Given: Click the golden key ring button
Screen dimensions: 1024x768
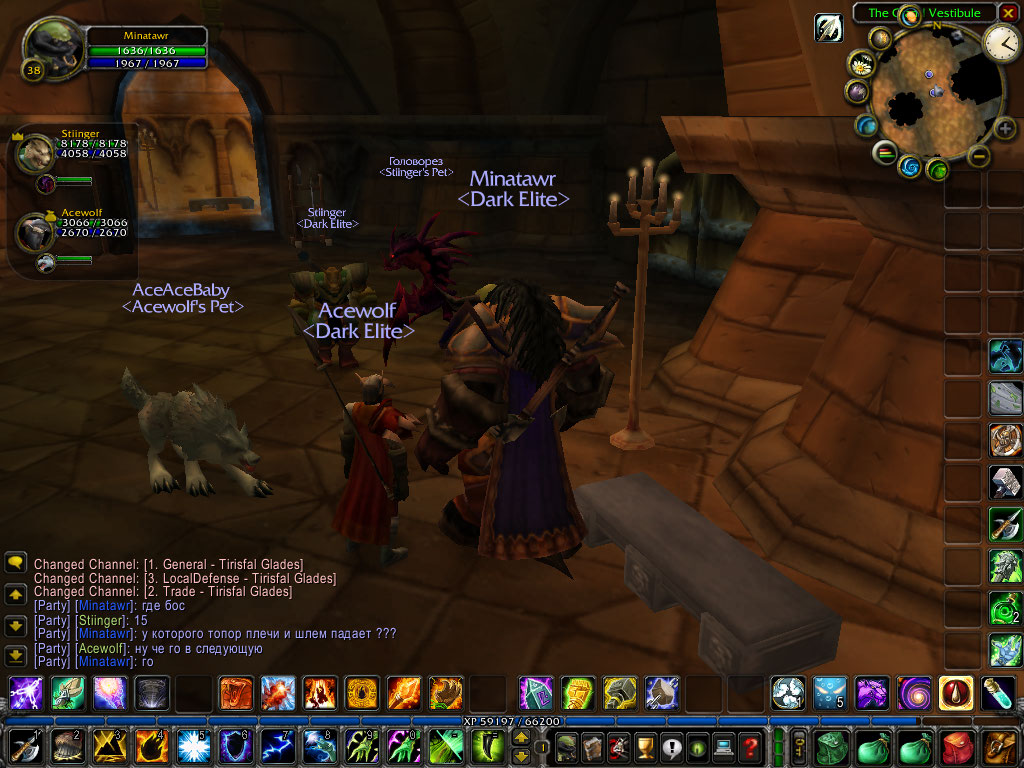Looking at the screenshot, I should tap(799, 747).
